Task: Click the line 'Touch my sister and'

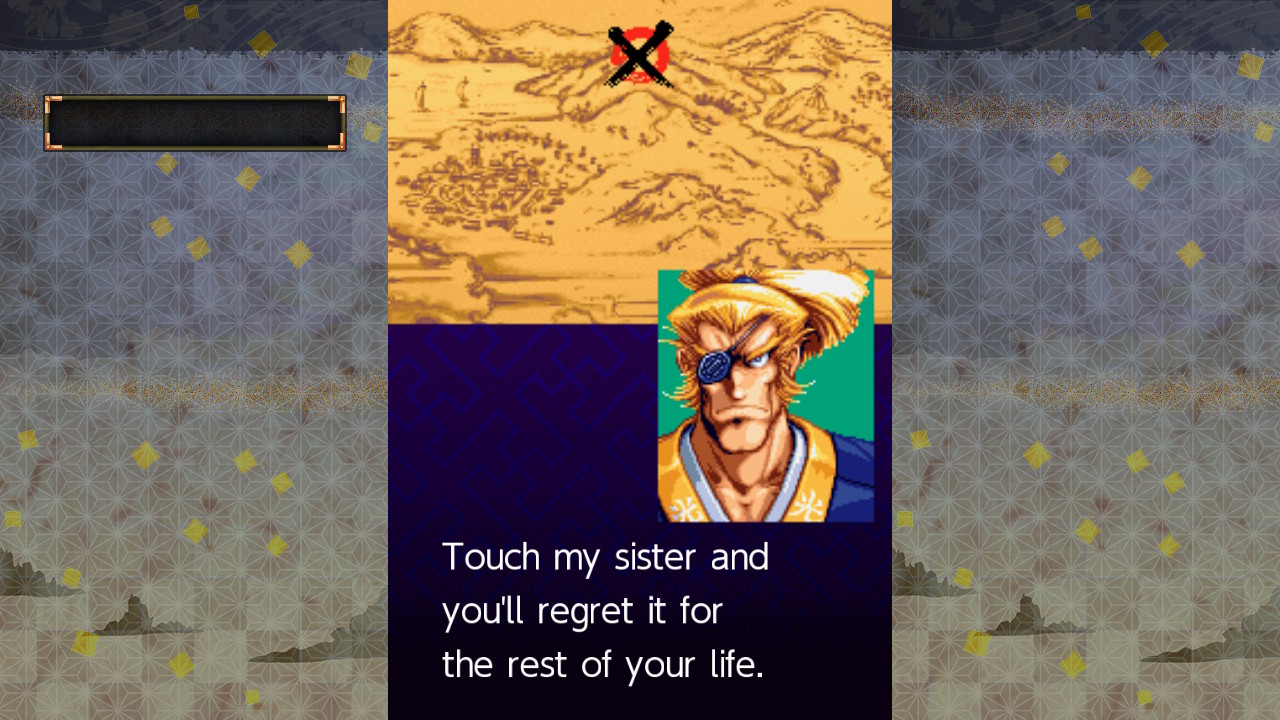Action: 605,557
